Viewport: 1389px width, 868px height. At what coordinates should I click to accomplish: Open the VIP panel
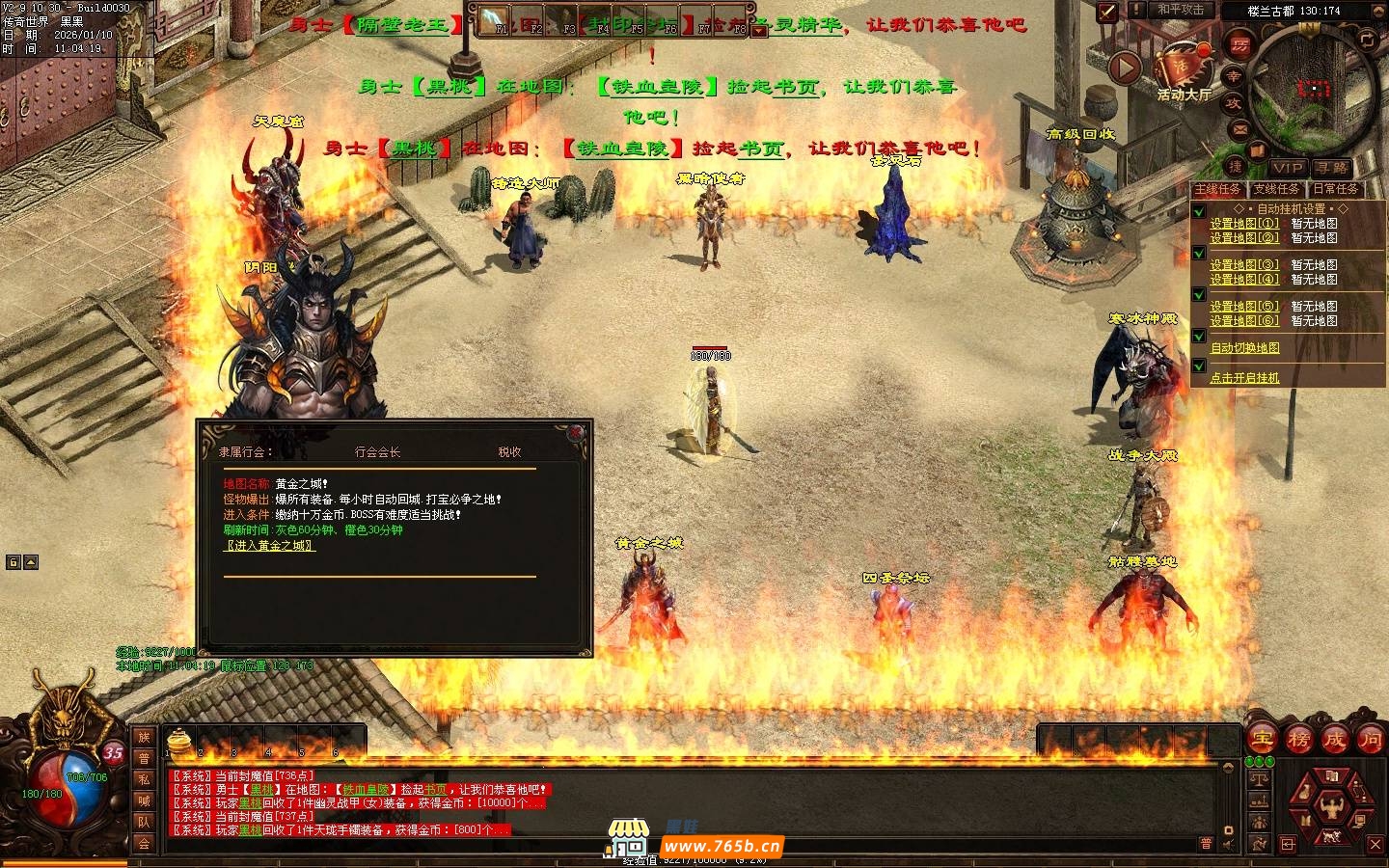[x=1287, y=168]
